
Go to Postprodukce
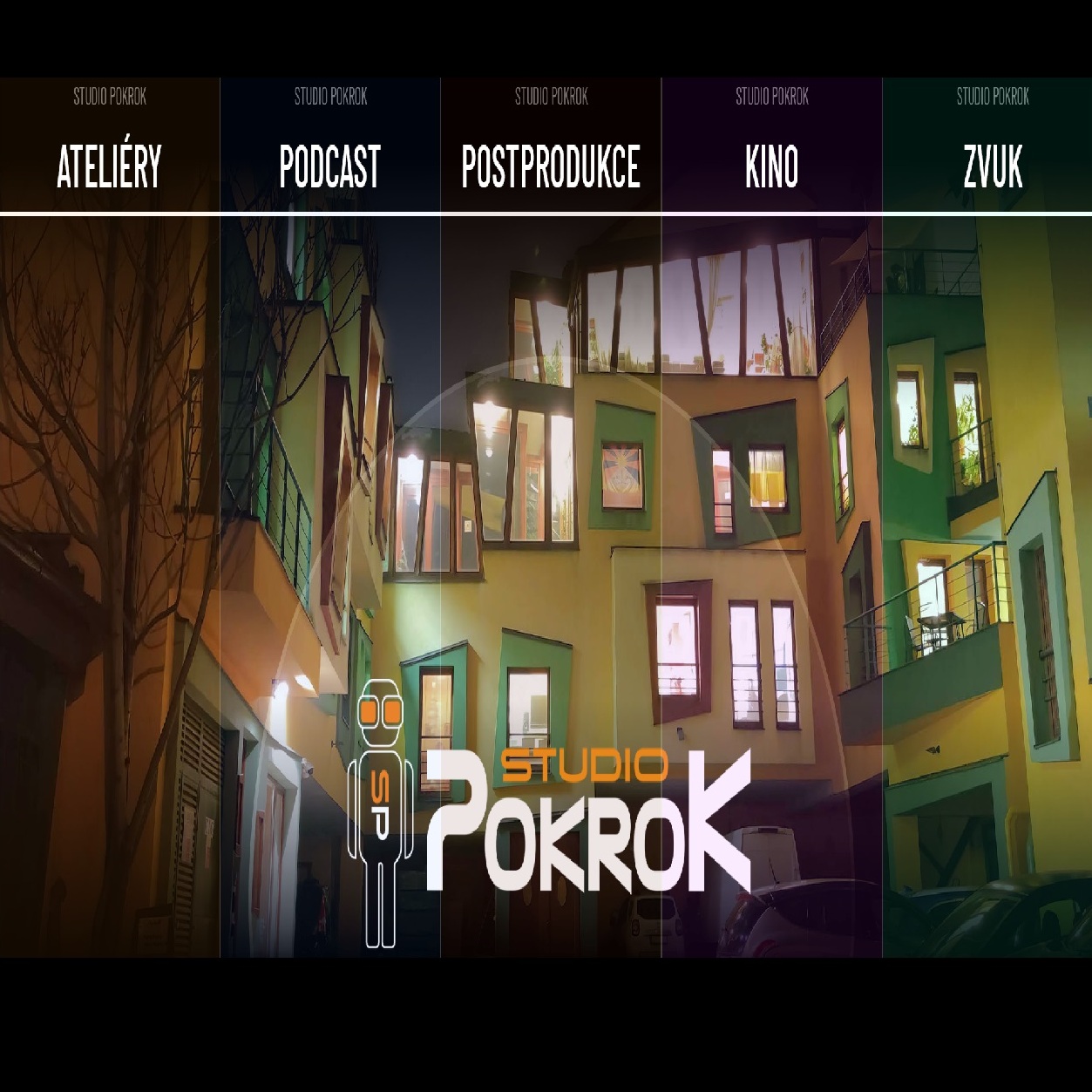pos(551,166)
